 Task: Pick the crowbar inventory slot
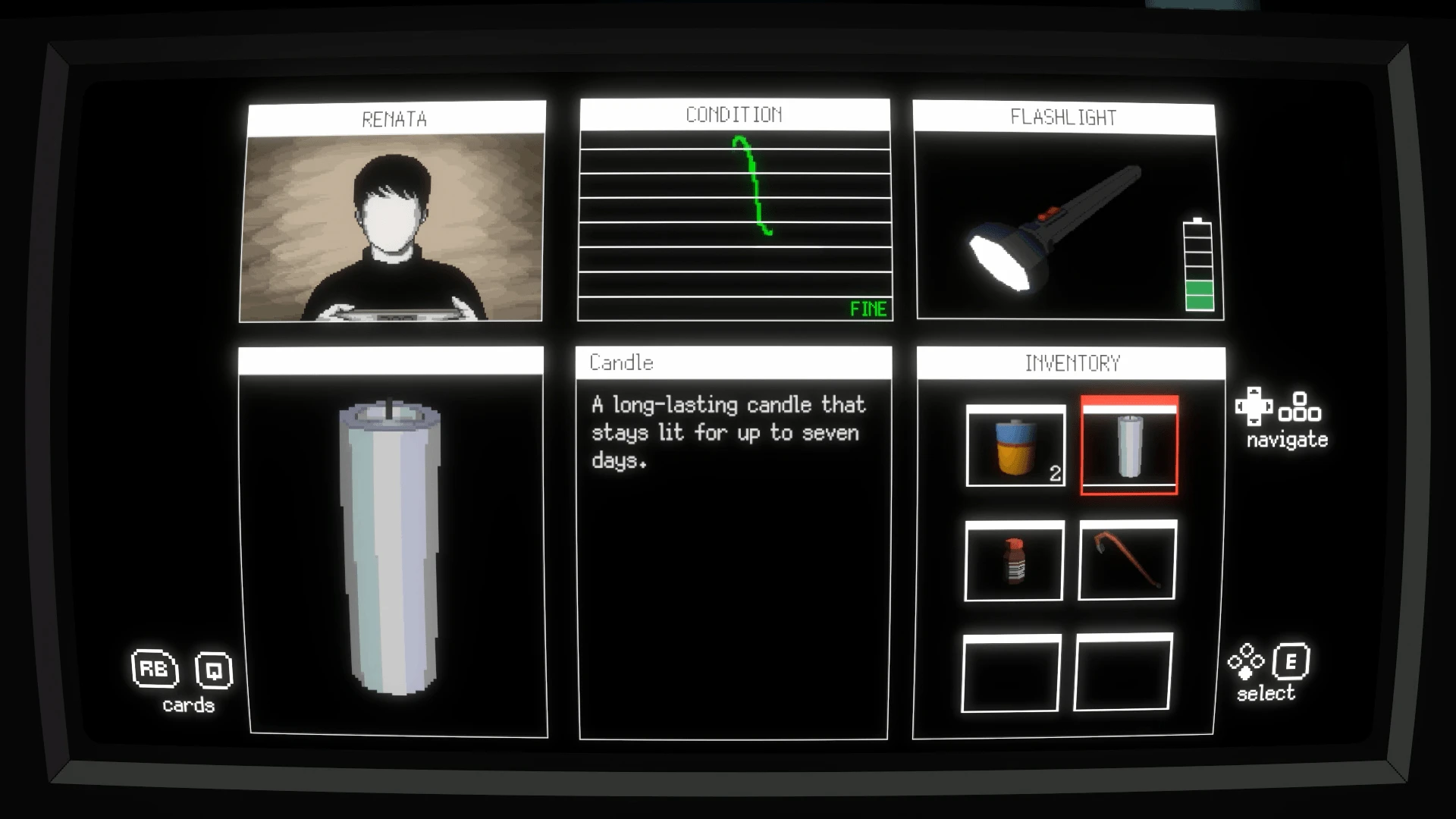[1127, 560]
